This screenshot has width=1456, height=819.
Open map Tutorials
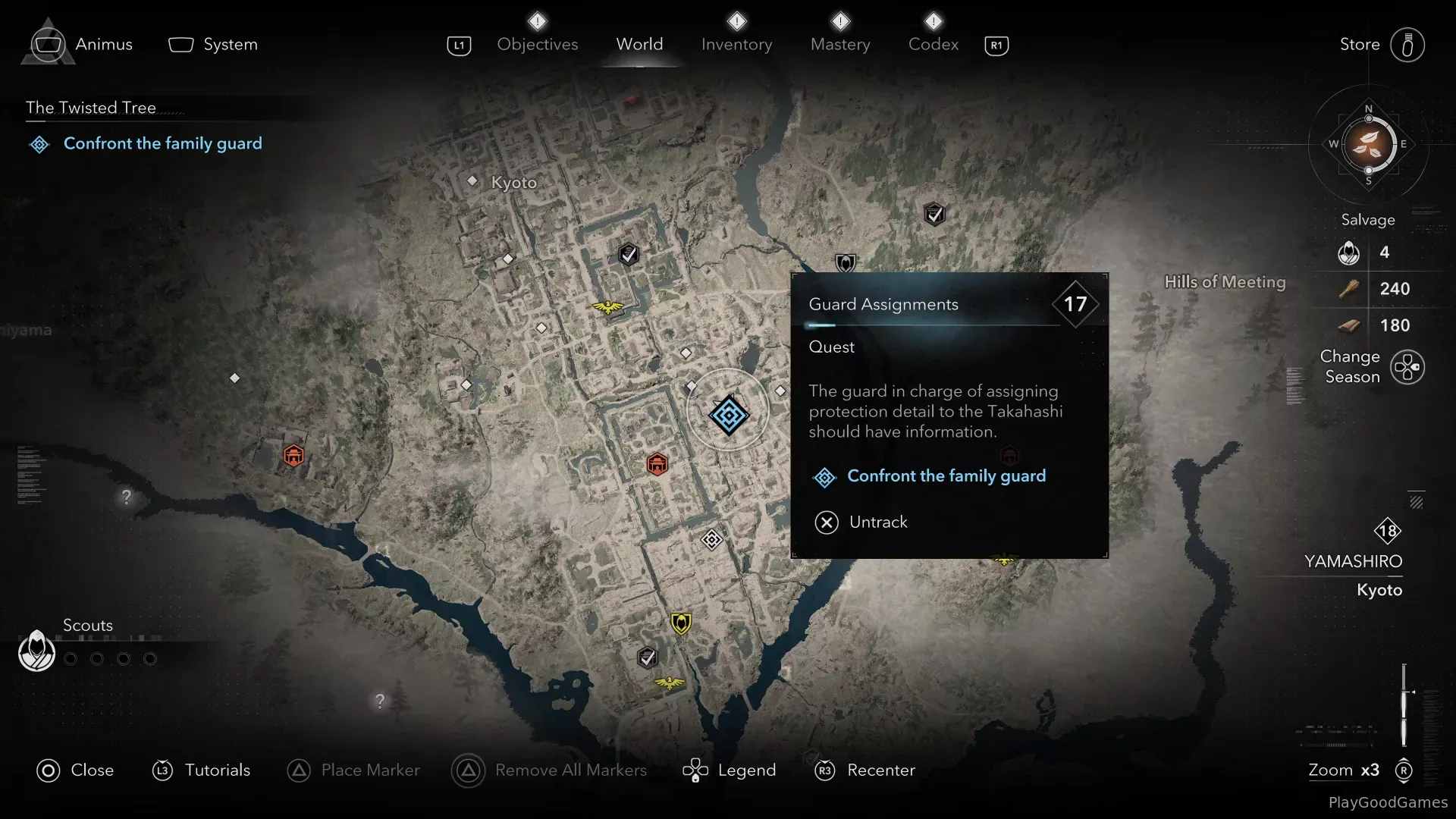pos(201,770)
